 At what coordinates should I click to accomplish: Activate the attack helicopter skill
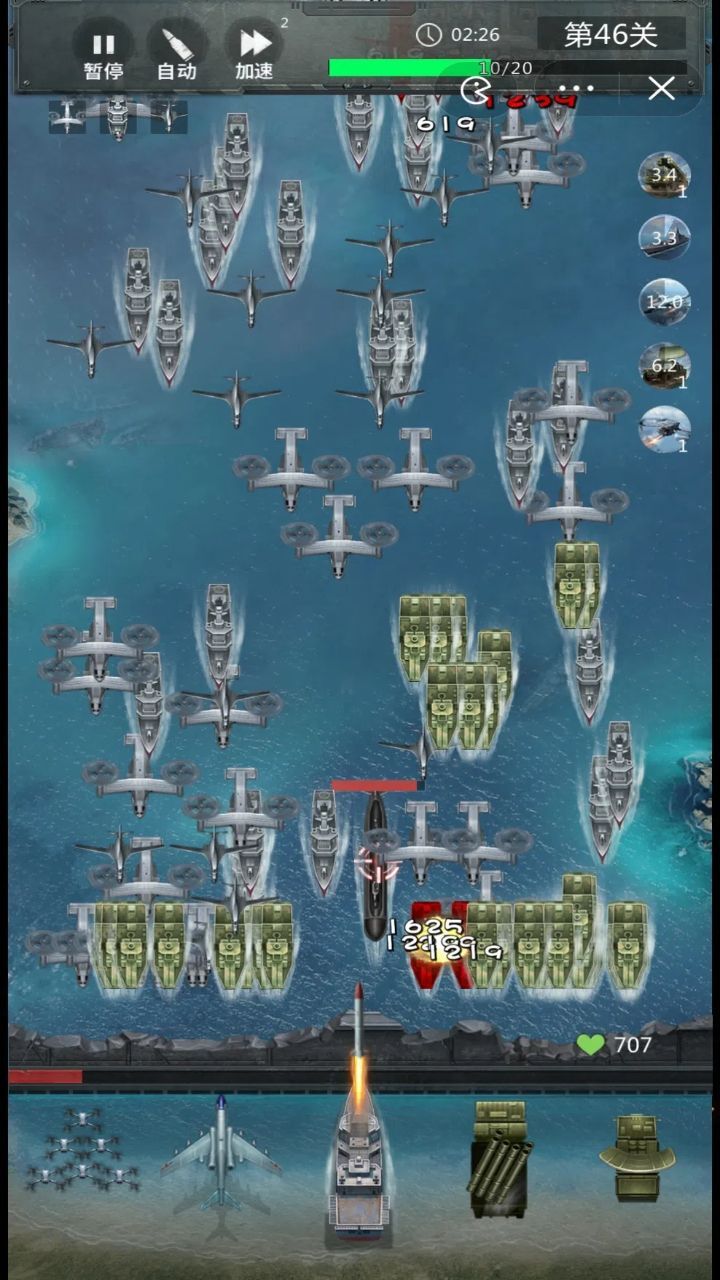point(664,429)
